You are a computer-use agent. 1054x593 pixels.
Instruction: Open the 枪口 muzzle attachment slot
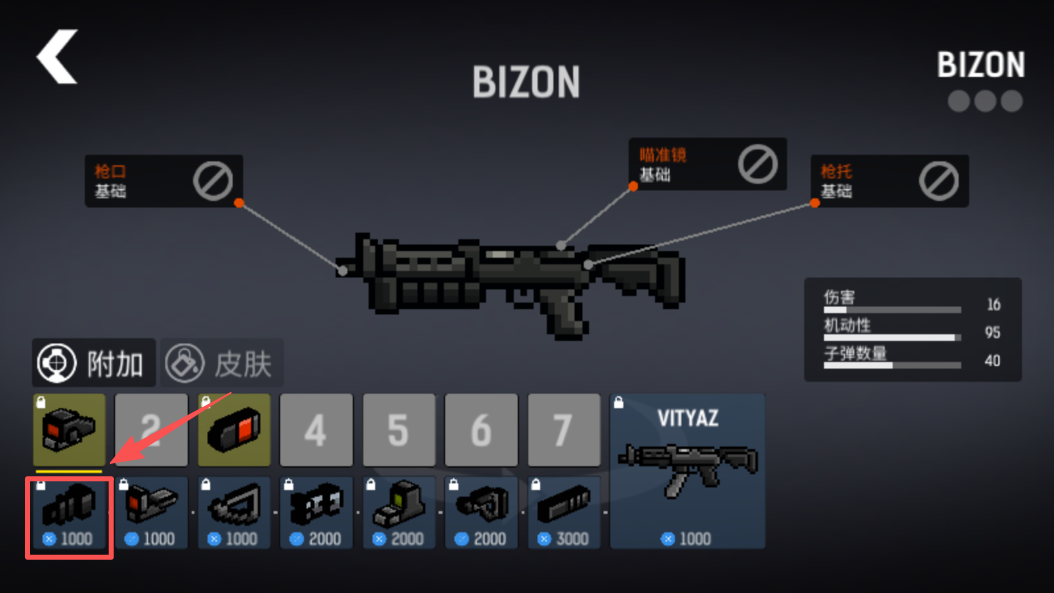(163, 181)
